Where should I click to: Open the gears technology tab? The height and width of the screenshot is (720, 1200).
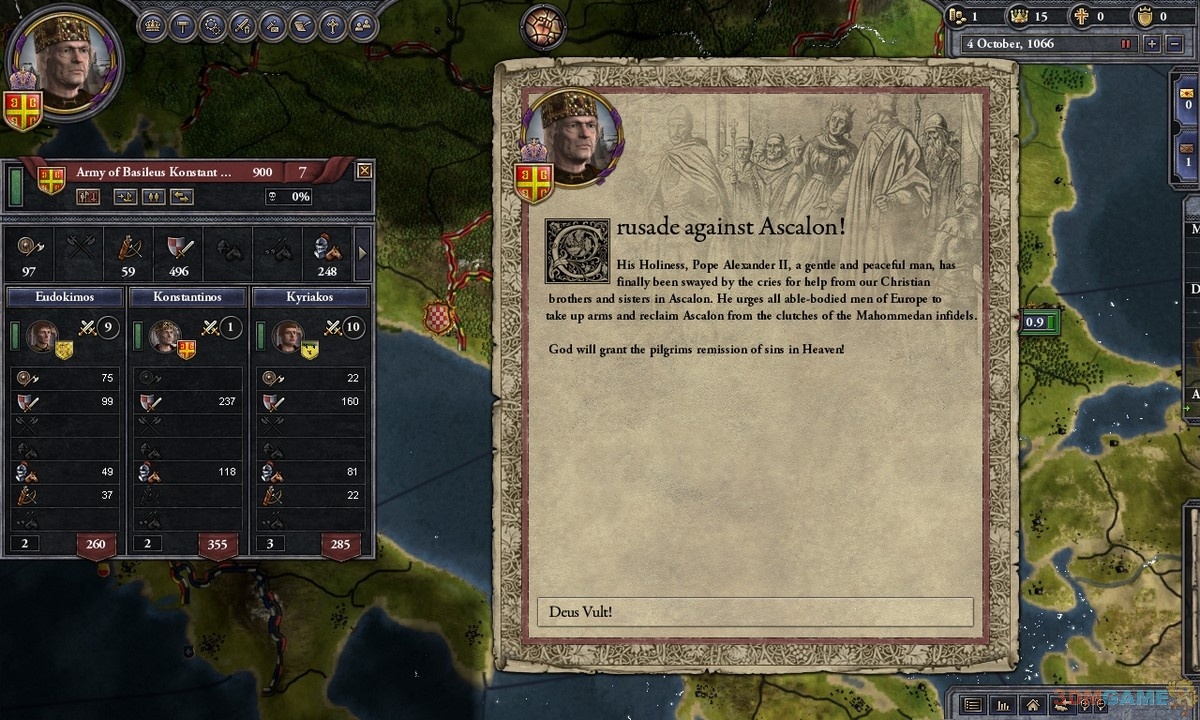click(x=212, y=26)
